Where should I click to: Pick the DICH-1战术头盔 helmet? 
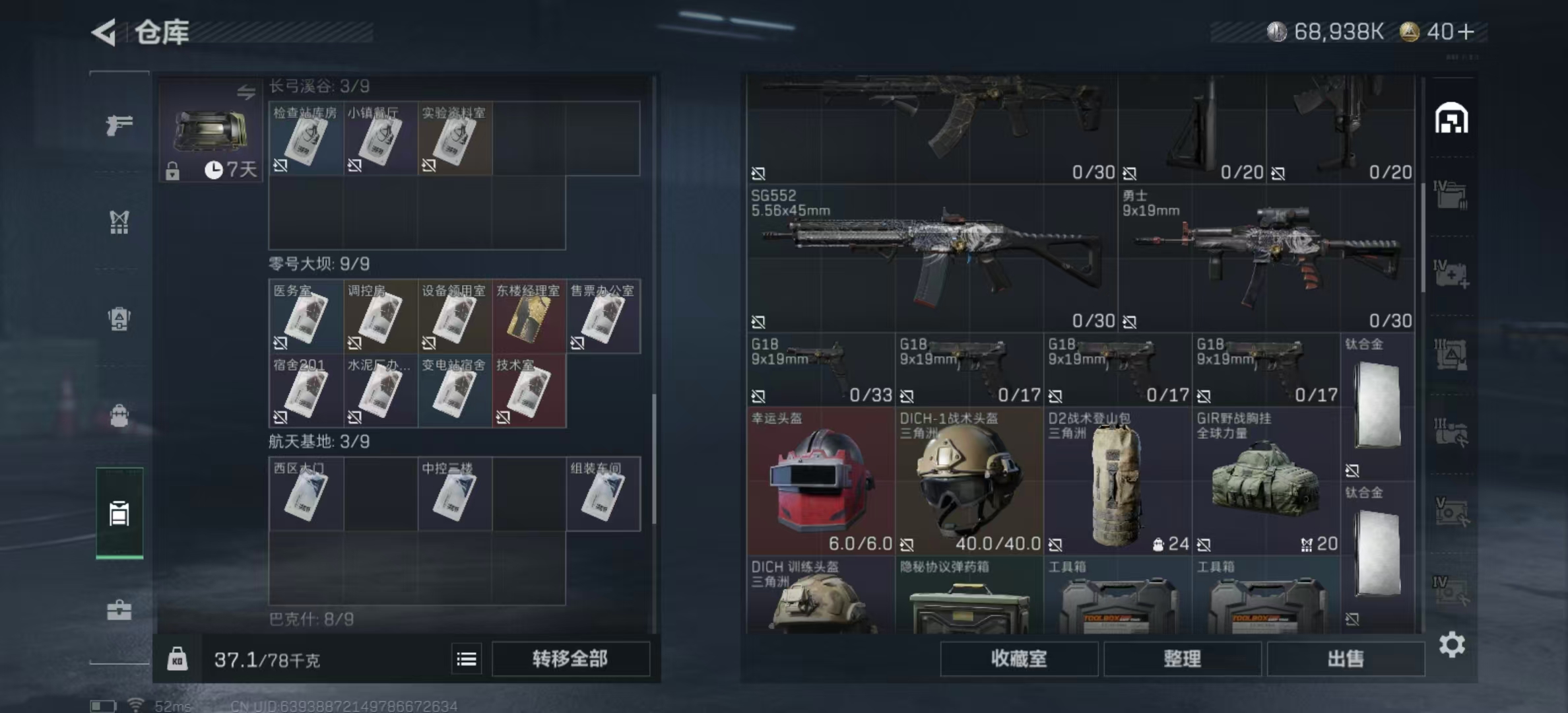coord(969,481)
